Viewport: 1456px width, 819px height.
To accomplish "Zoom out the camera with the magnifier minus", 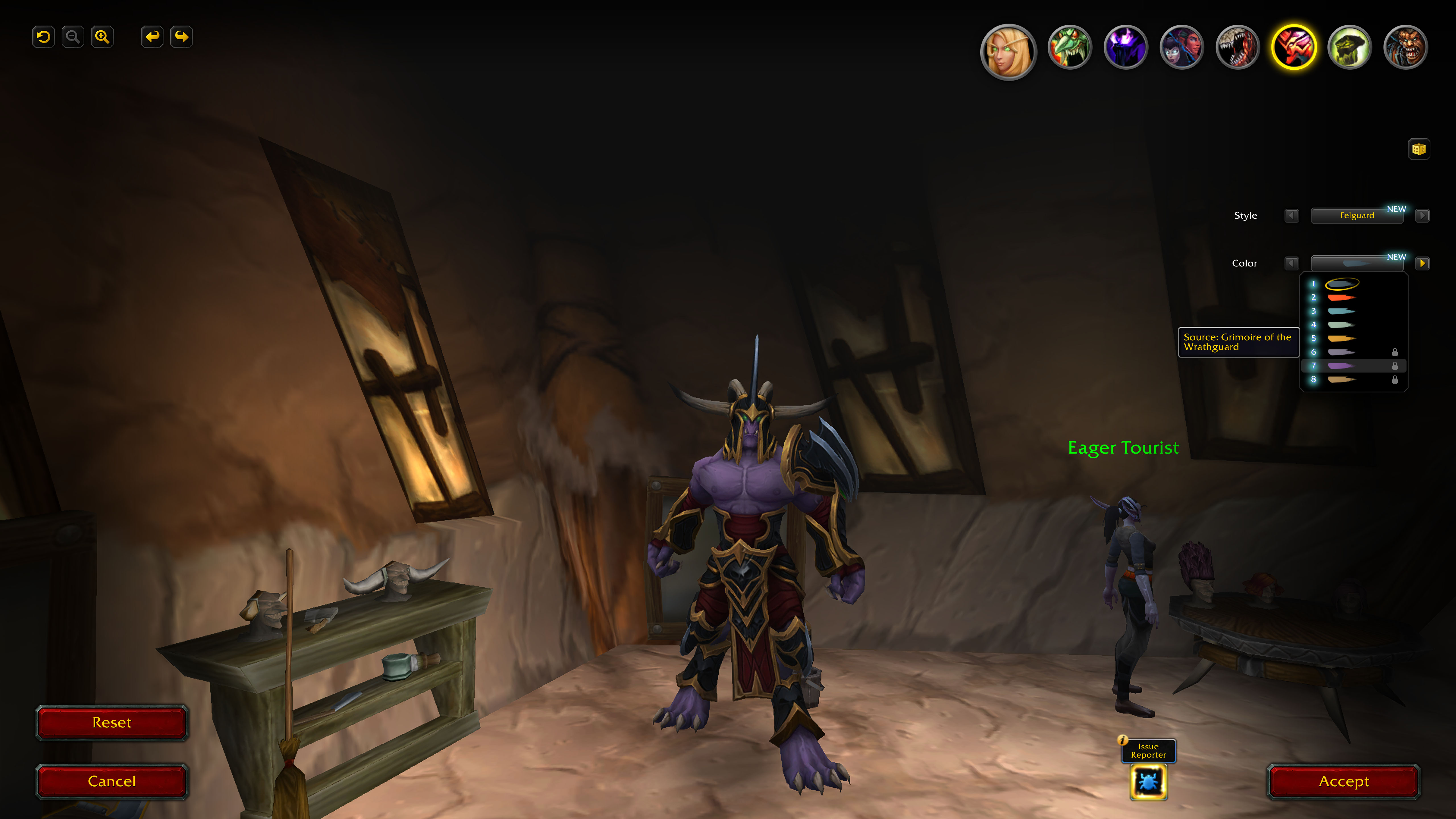I will [x=72, y=37].
